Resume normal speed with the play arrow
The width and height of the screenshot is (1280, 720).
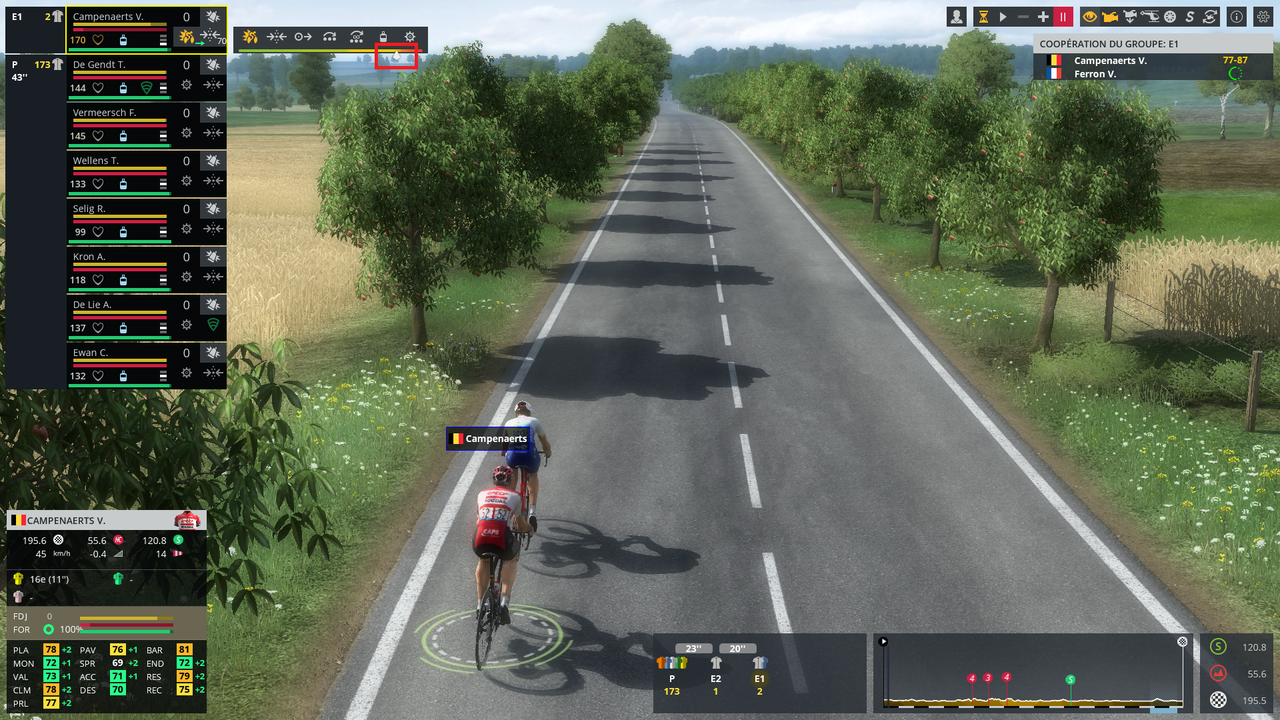(x=1003, y=17)
